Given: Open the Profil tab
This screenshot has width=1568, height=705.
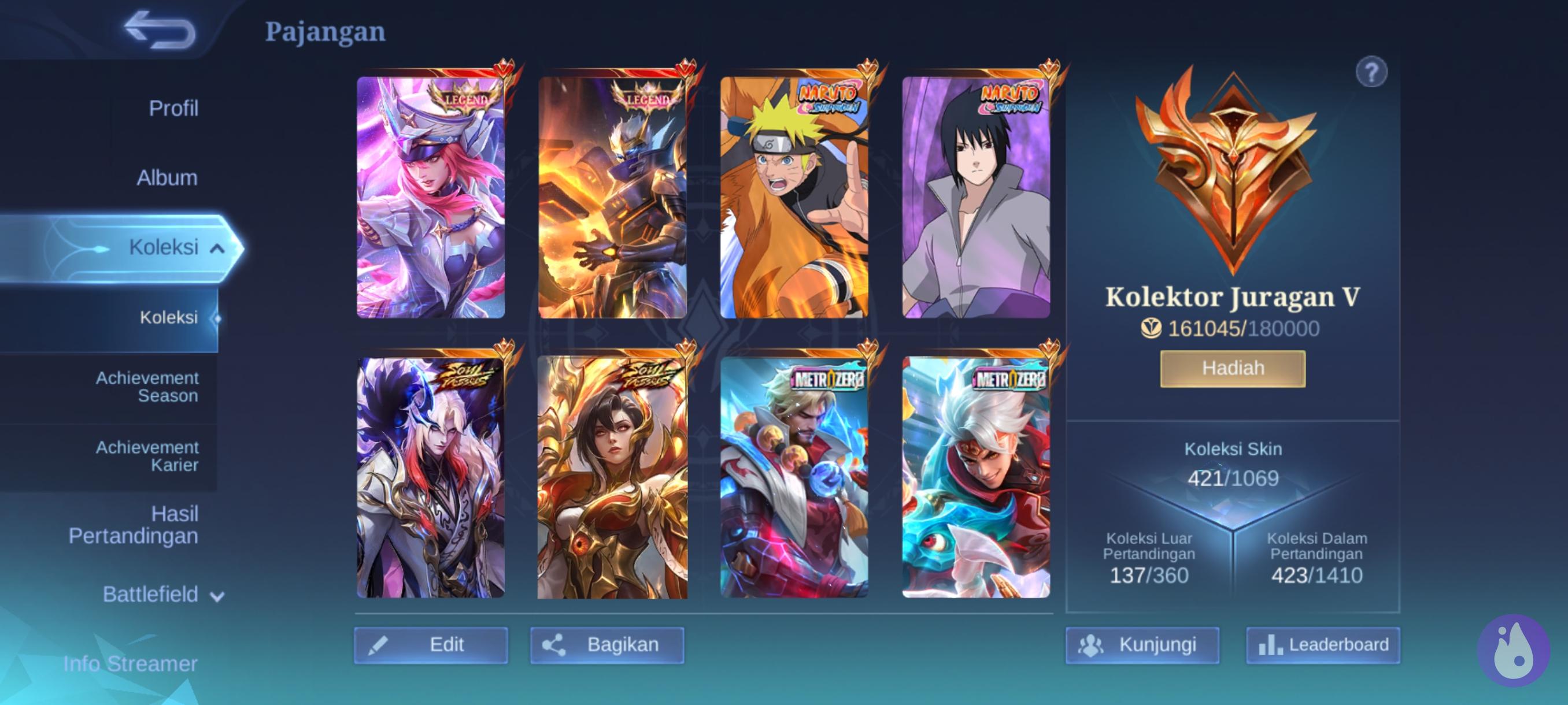Looking at the screenshot, I should tap(173, 108).
